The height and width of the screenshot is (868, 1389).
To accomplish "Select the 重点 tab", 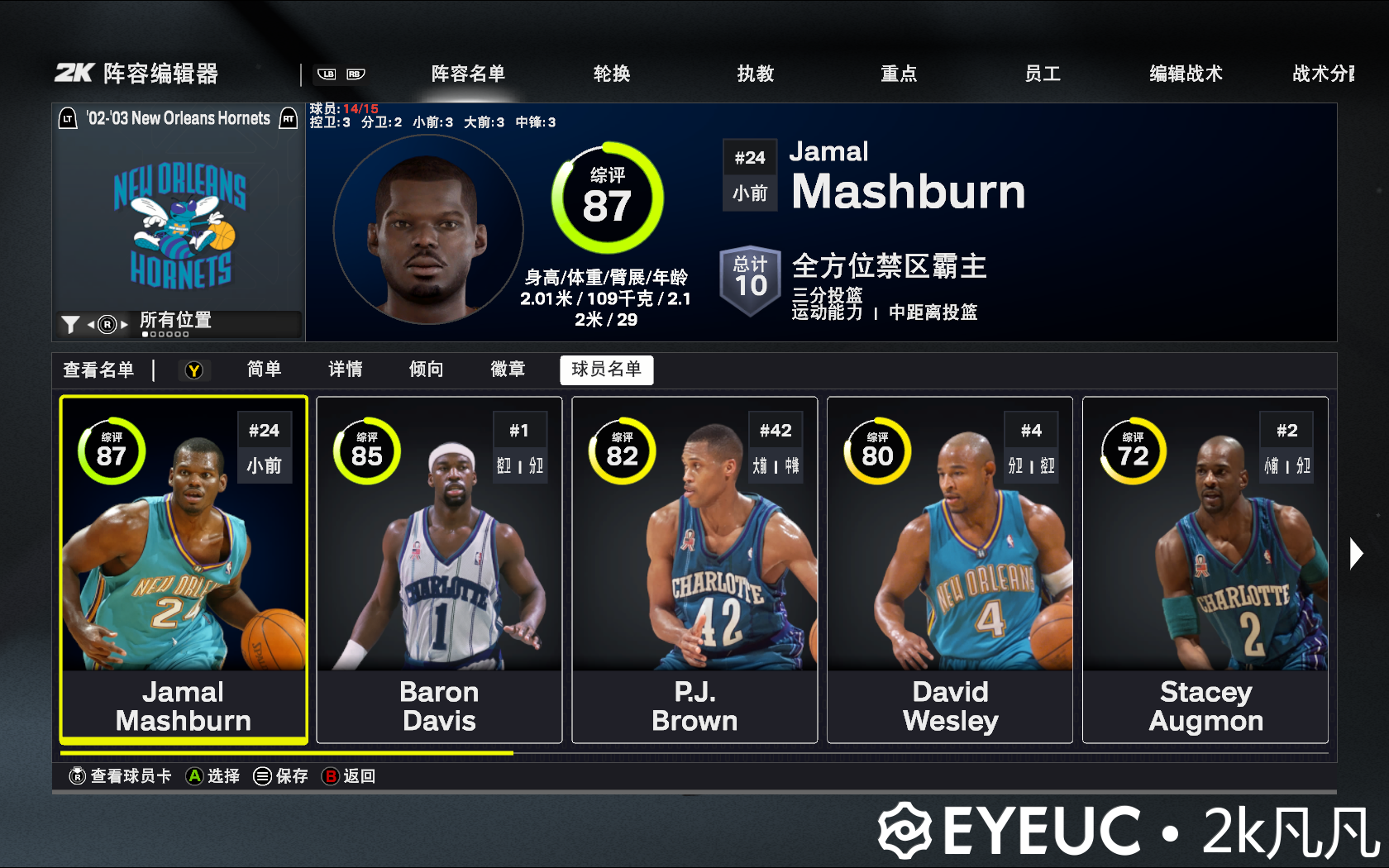I will click(x=899, y=74).
